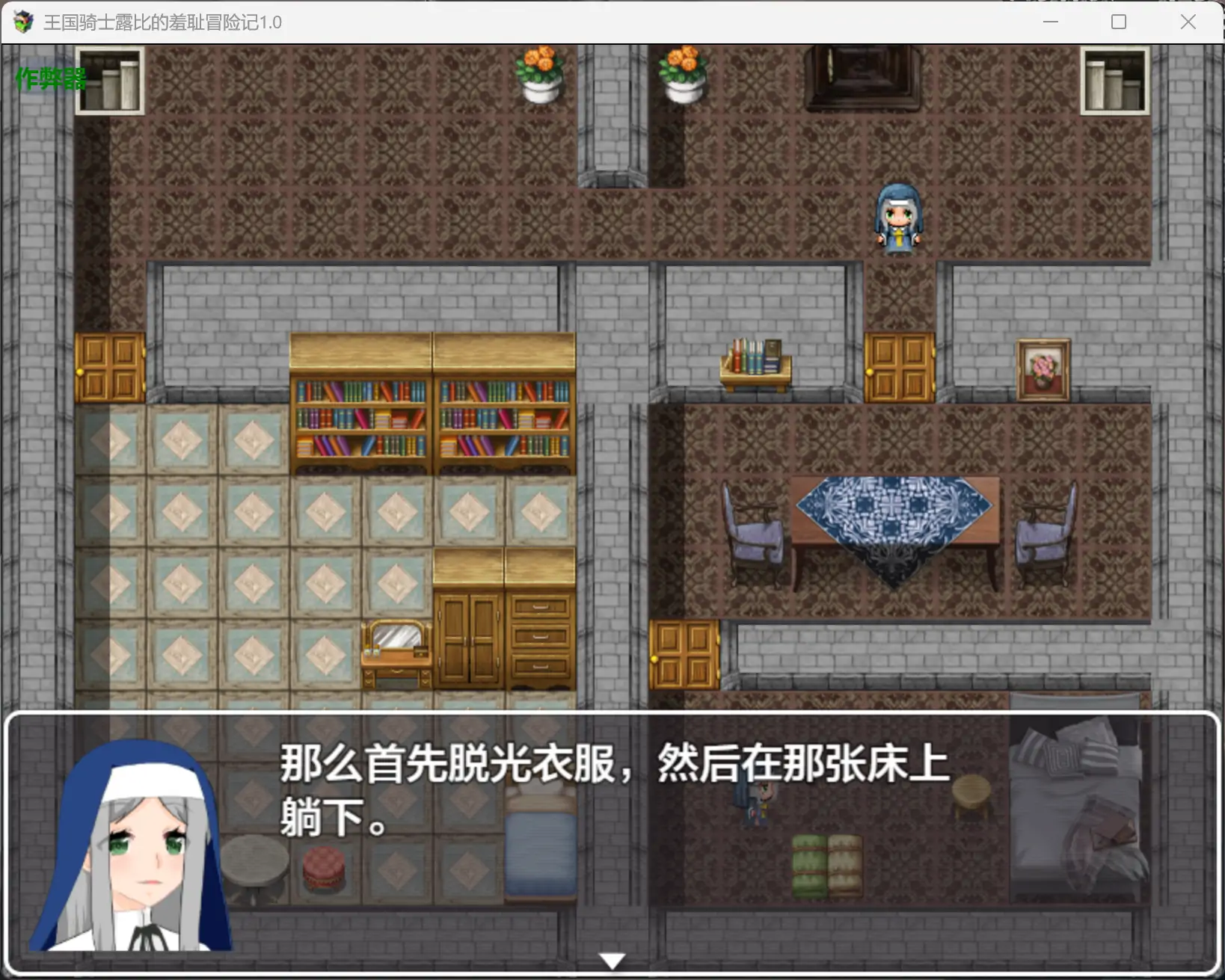The width and height of the screenshot is (1225, 980).
Task: Select the nun character sprite in the hallway
Action: tap(900, 221)
